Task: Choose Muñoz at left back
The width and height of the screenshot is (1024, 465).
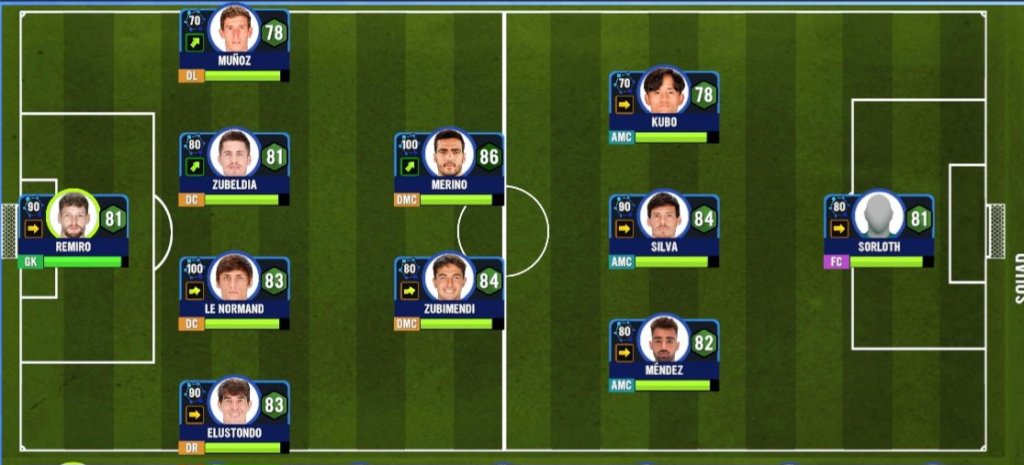Action: coord(234,45)
